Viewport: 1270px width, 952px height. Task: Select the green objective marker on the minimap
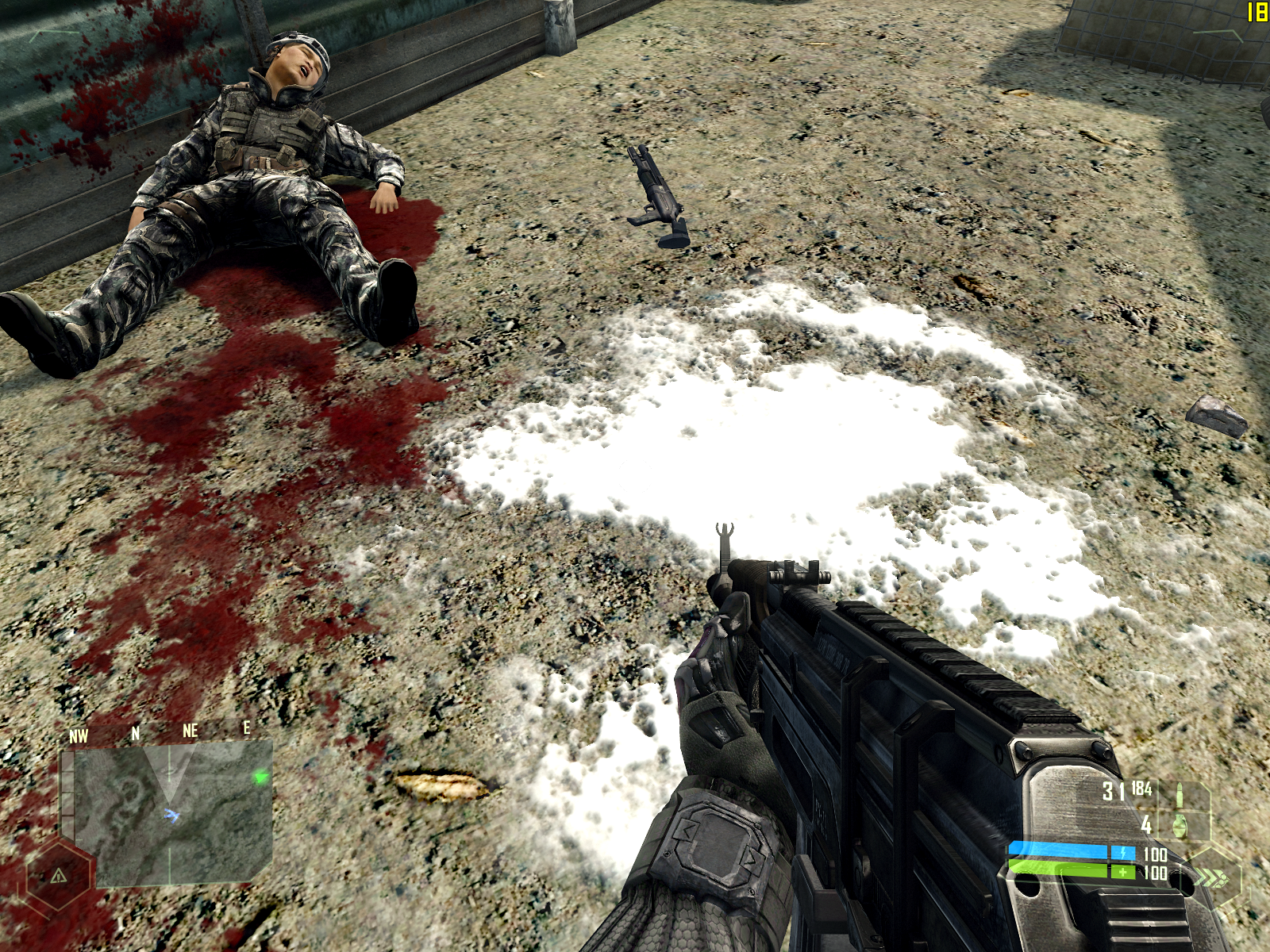click(260, 778)
